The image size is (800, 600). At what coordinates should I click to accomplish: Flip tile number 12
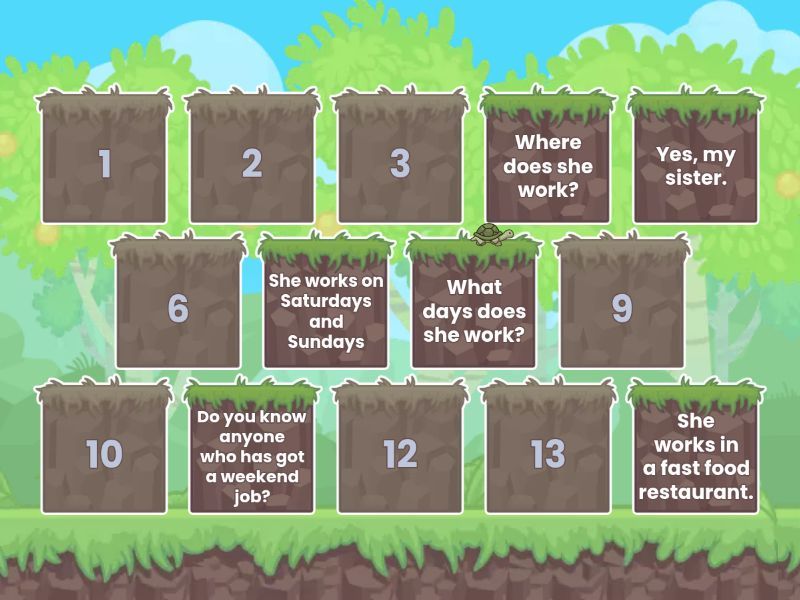pos(400,454)
